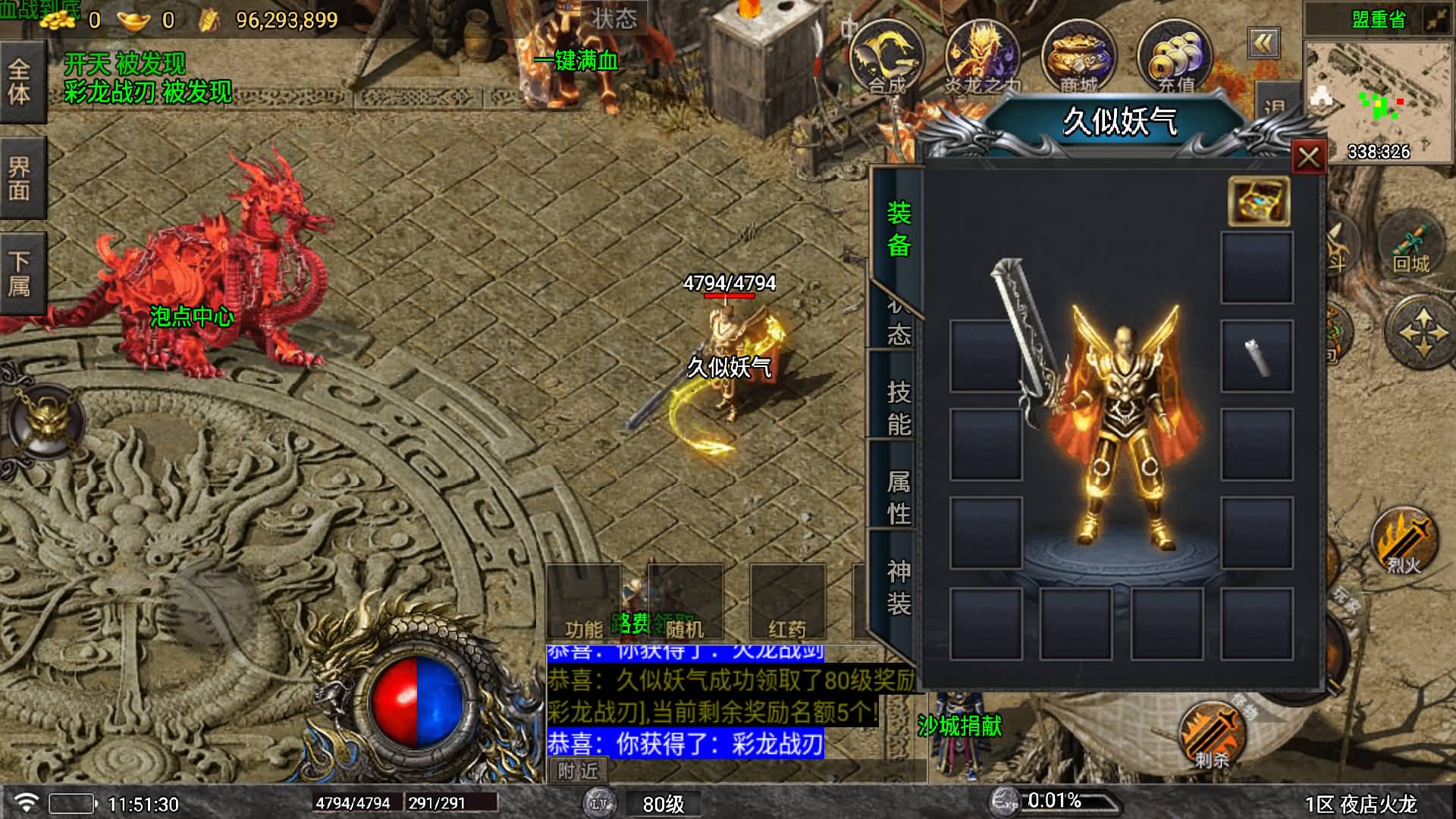Switch to the 装备 equipment tab
The height and width of the screenshot is (819, 1456).
pos(899,228)
